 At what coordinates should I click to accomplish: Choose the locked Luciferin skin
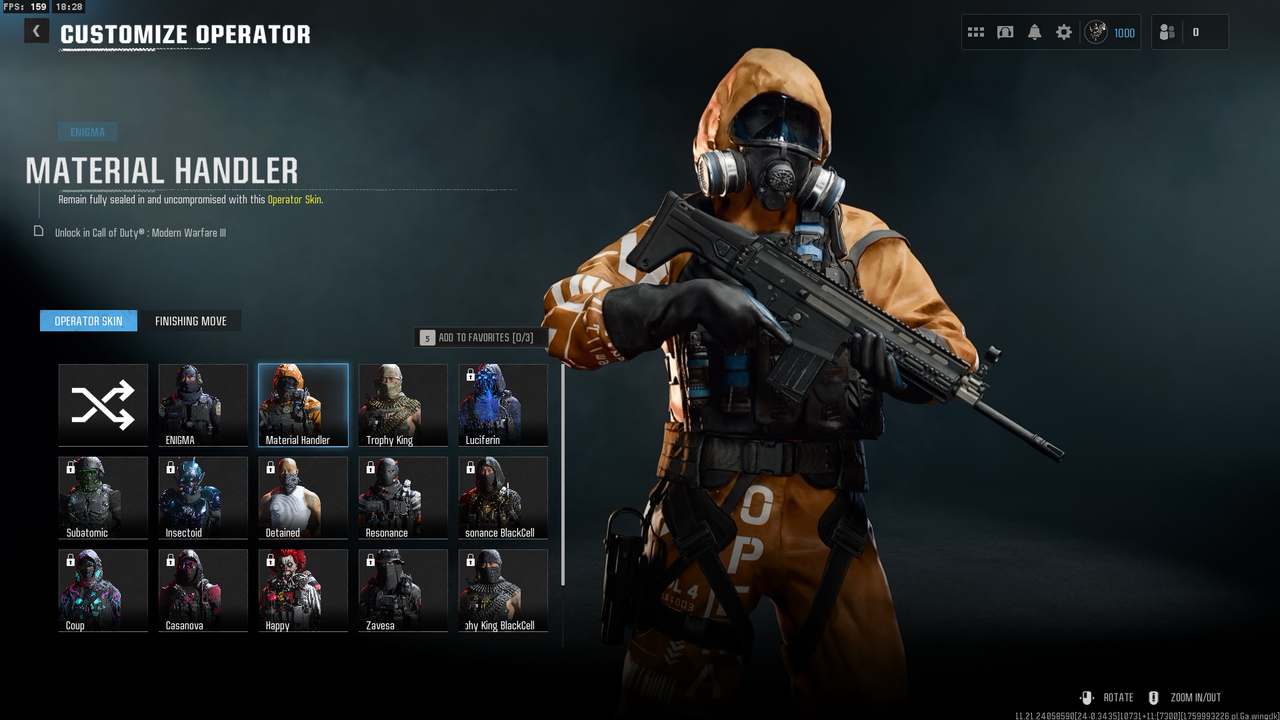503,404
